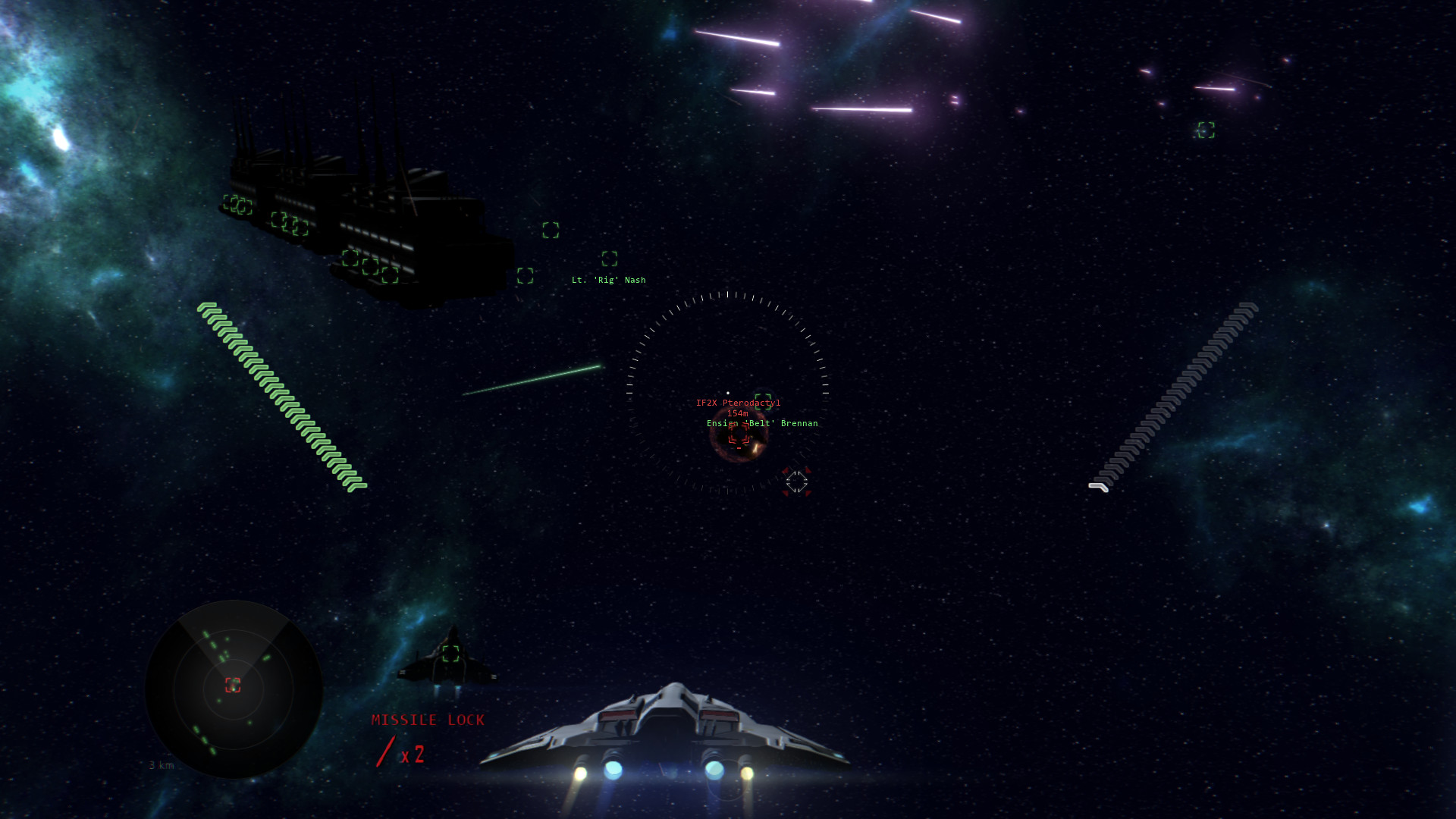The height and width of the screenshot is (819, 1456).
Task: Toggle the leftmost bracket beside Lt. Nash's label
Action: coord(525,275)
